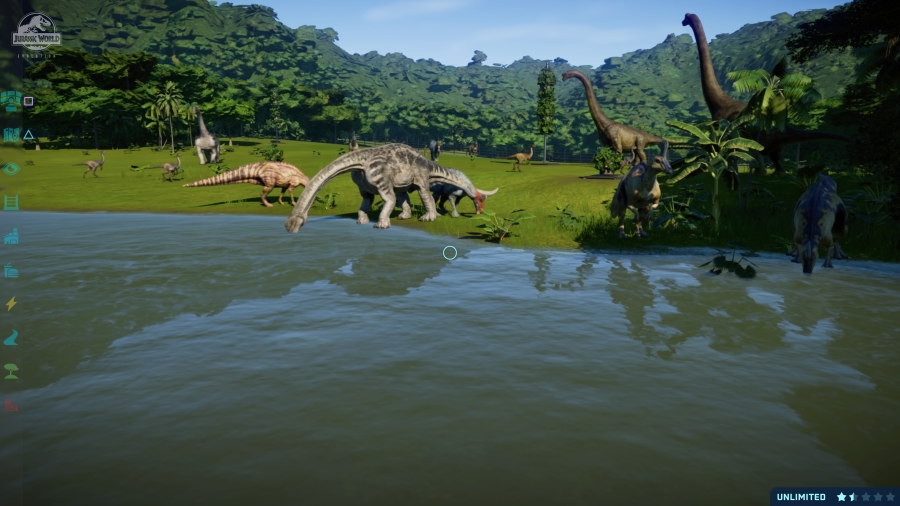Open the enclosures fence build icon
The width and height of the screenshot is (900, 506).
point(11,202)
